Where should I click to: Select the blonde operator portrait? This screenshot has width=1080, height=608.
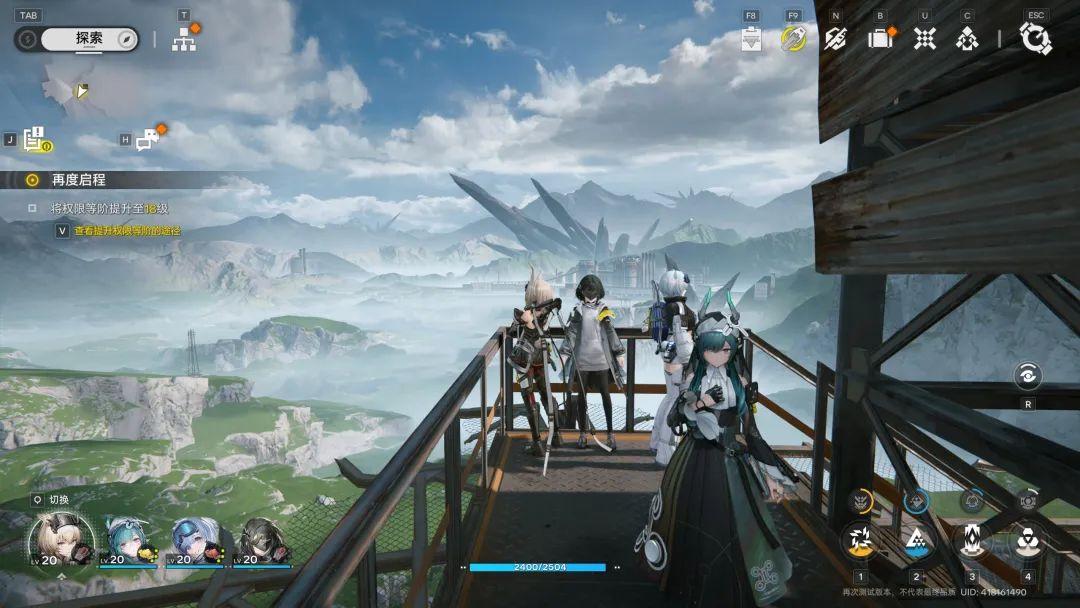(x=60, y=540)
